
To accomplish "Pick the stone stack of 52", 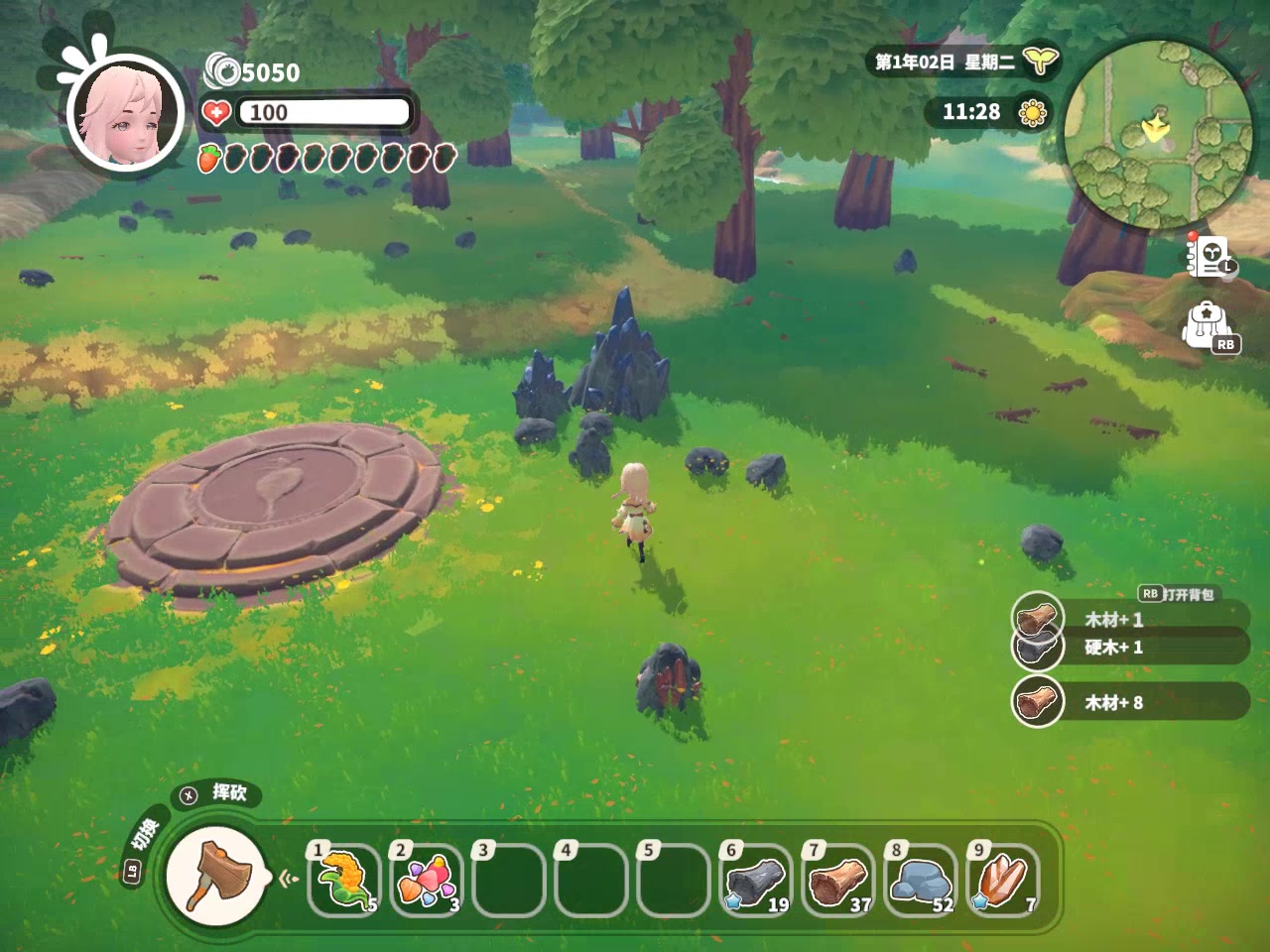I will 922,879.
